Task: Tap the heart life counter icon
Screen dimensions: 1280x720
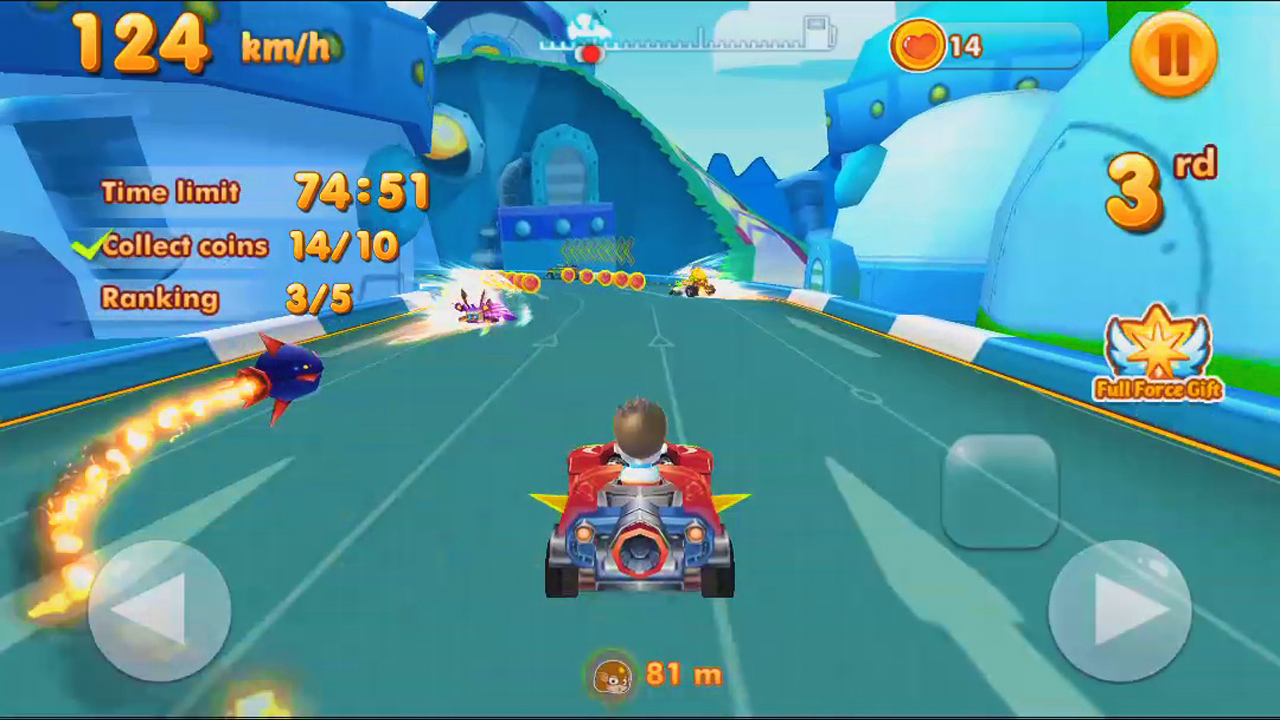Action: click(917, 46)
